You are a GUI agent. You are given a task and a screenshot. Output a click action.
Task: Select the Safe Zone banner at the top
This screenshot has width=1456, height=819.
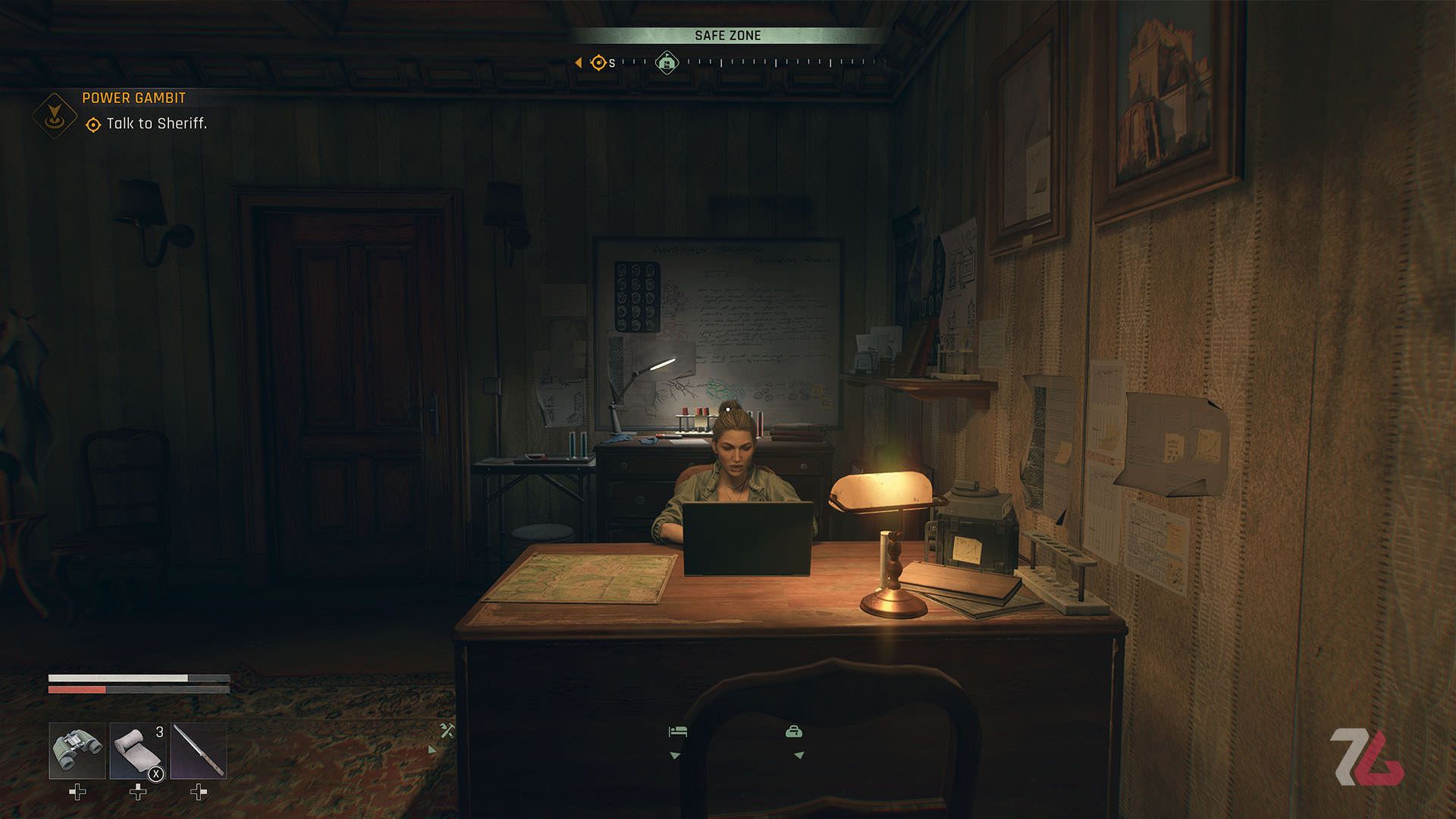(x=728, y=35)
